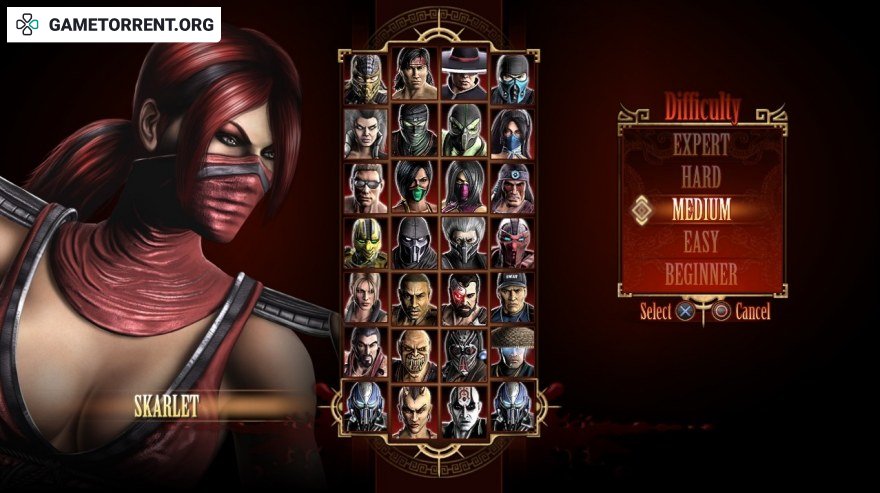Choose Baraka's fanged portrait
The image size is (880, 493).
click(x=415, y=352)
